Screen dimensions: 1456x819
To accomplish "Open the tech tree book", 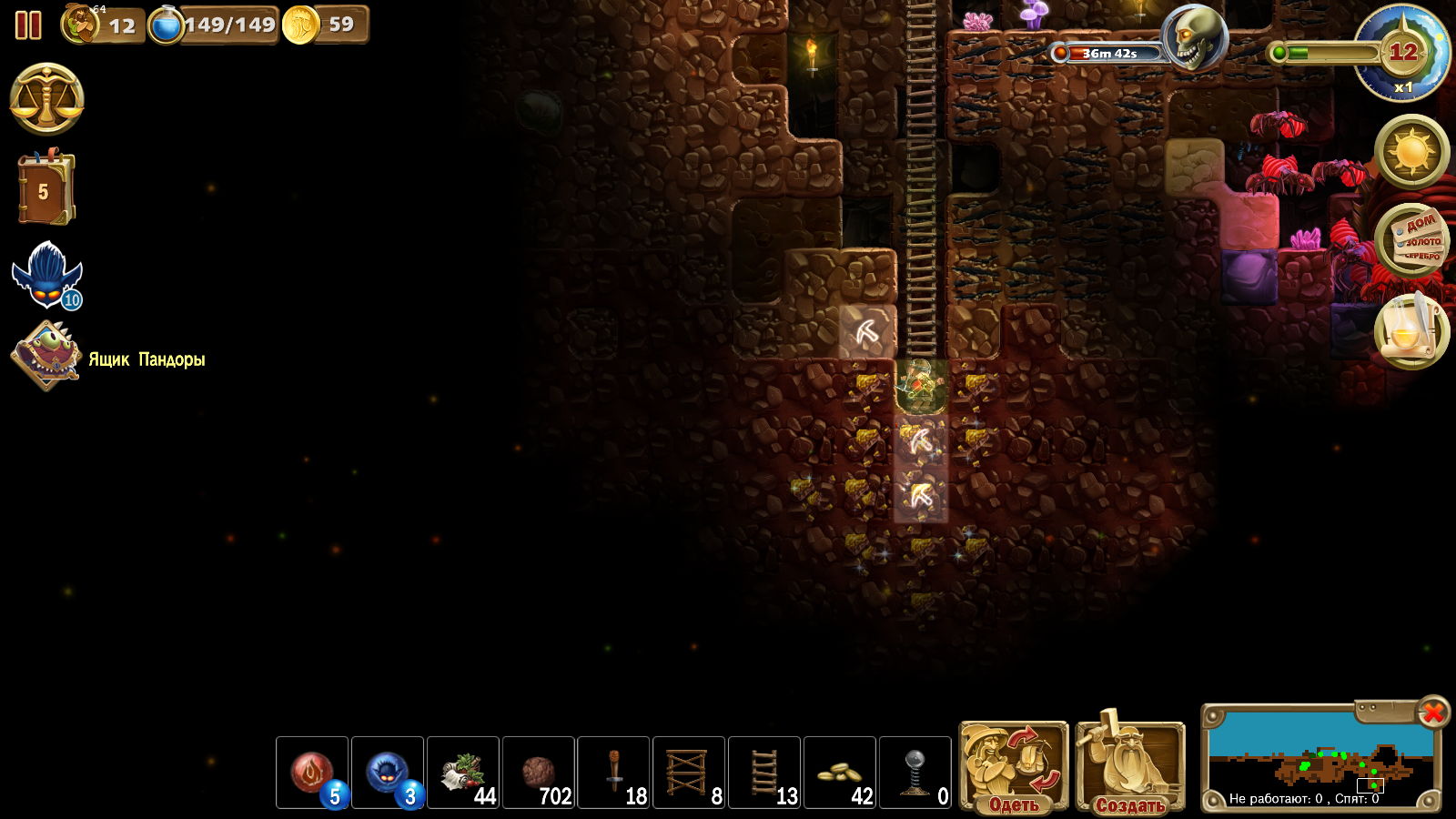I will 45,189.
